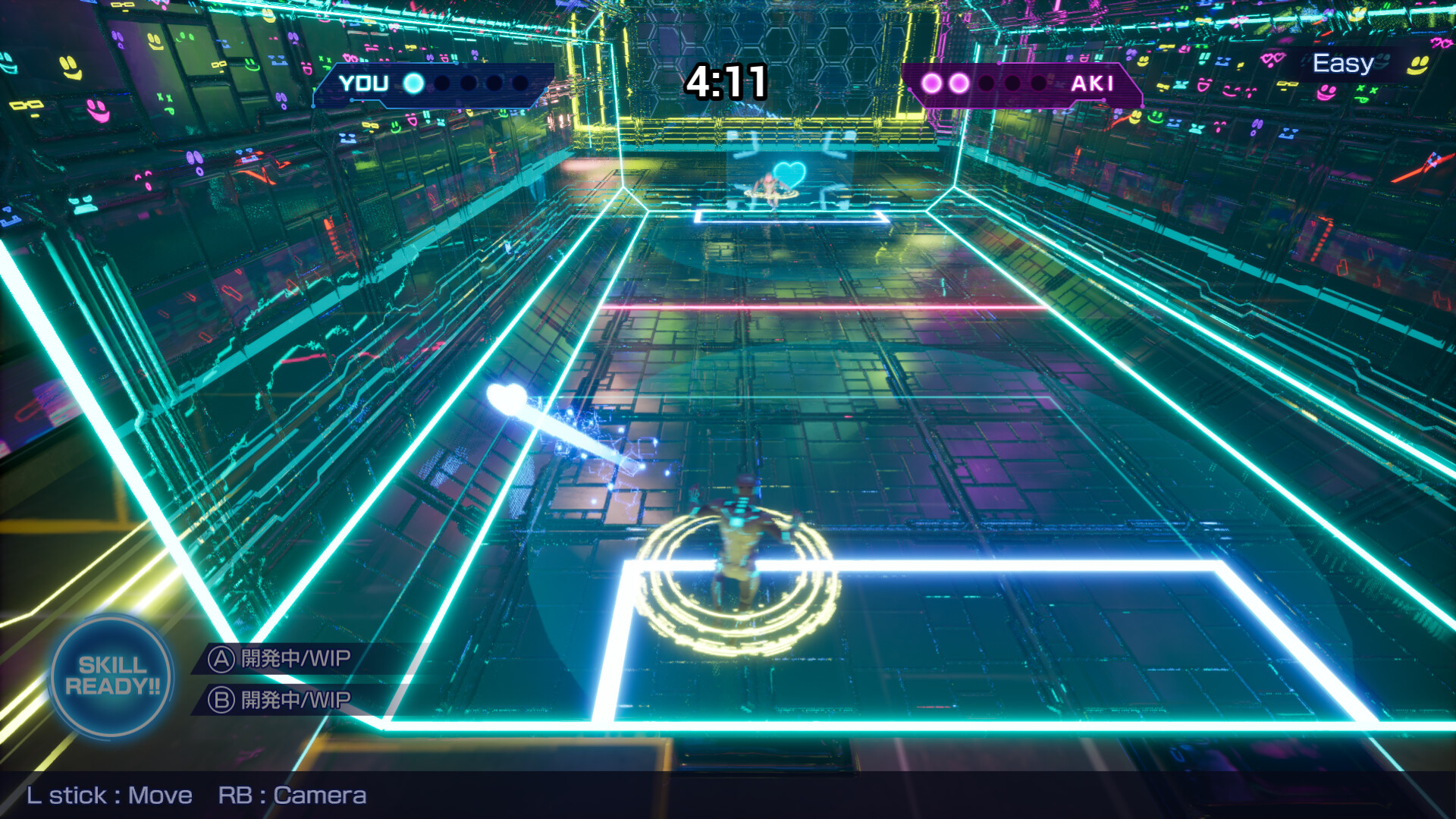Screen dimensions: 1456x819
Task: Click the filled cyan score dot next to YOU
Action: pyautogui.click(x=413, y=83)
